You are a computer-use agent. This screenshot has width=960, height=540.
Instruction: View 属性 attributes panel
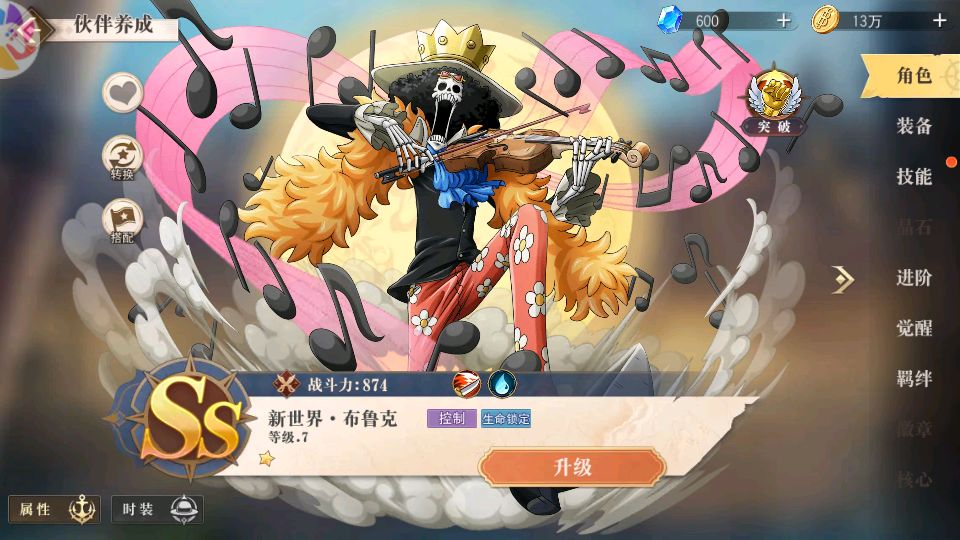[54, 510]
